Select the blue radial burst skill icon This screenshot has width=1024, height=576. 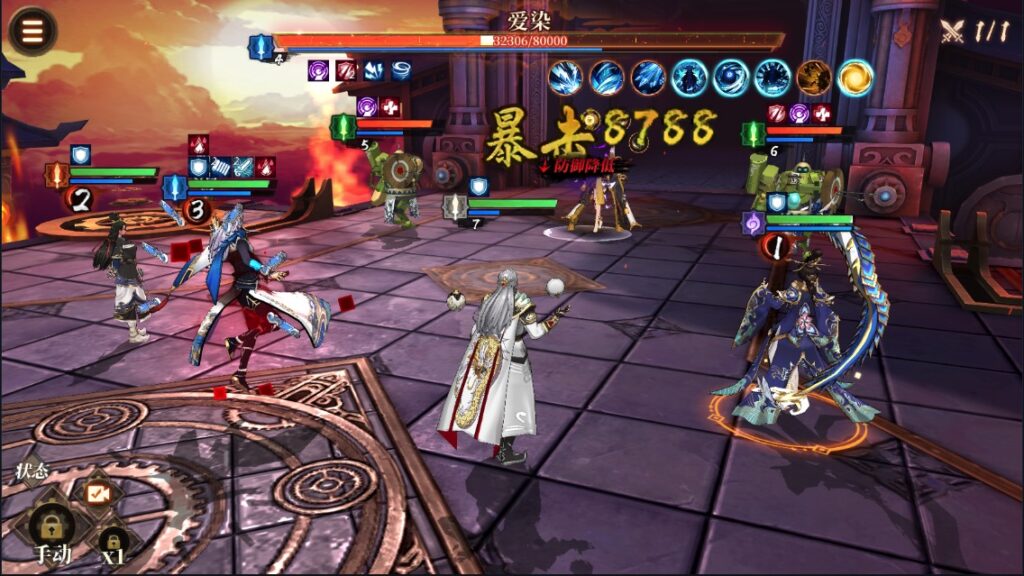[772, 78]
